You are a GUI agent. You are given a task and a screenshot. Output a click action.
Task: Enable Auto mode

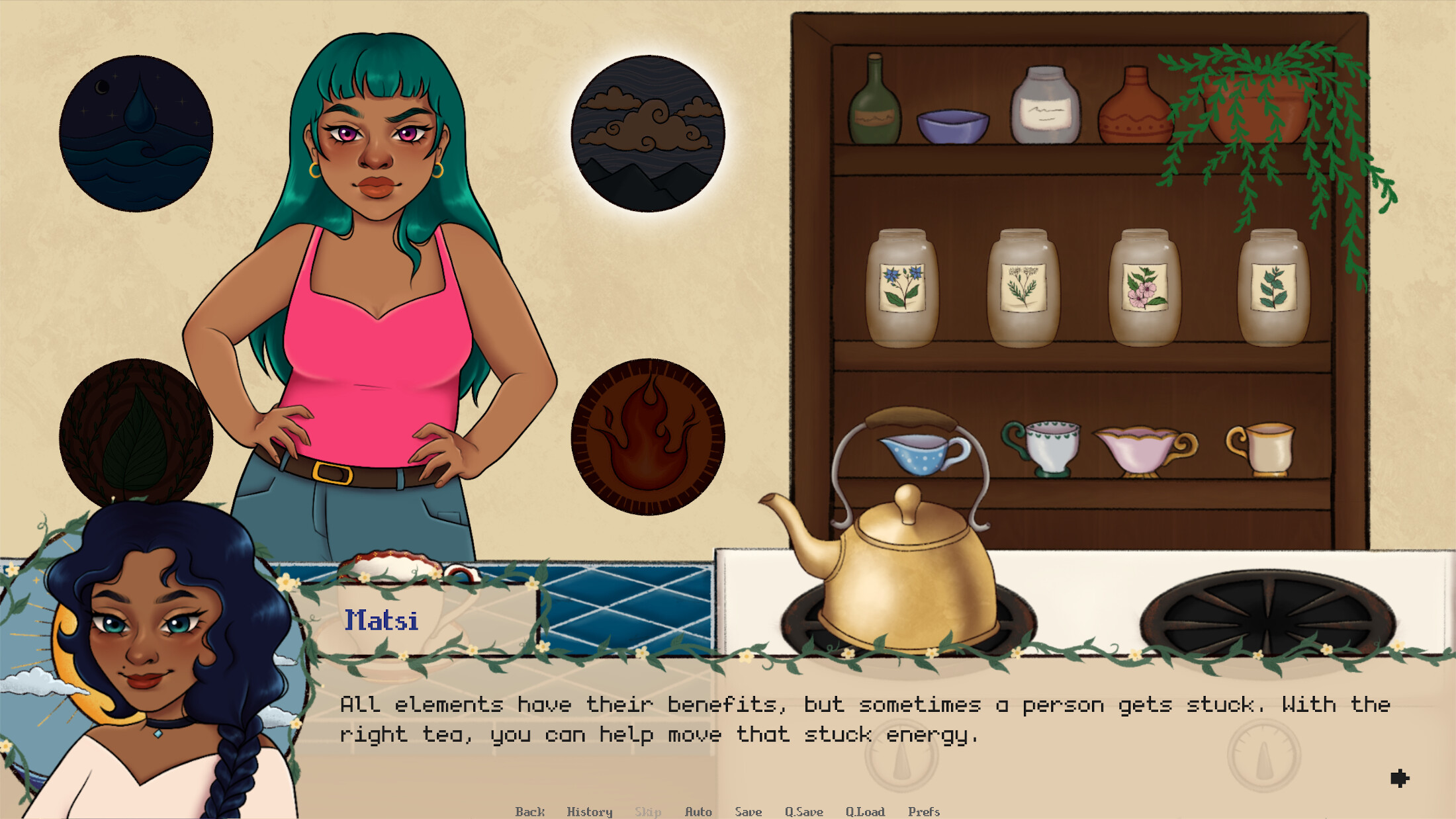tap(700, 812)
